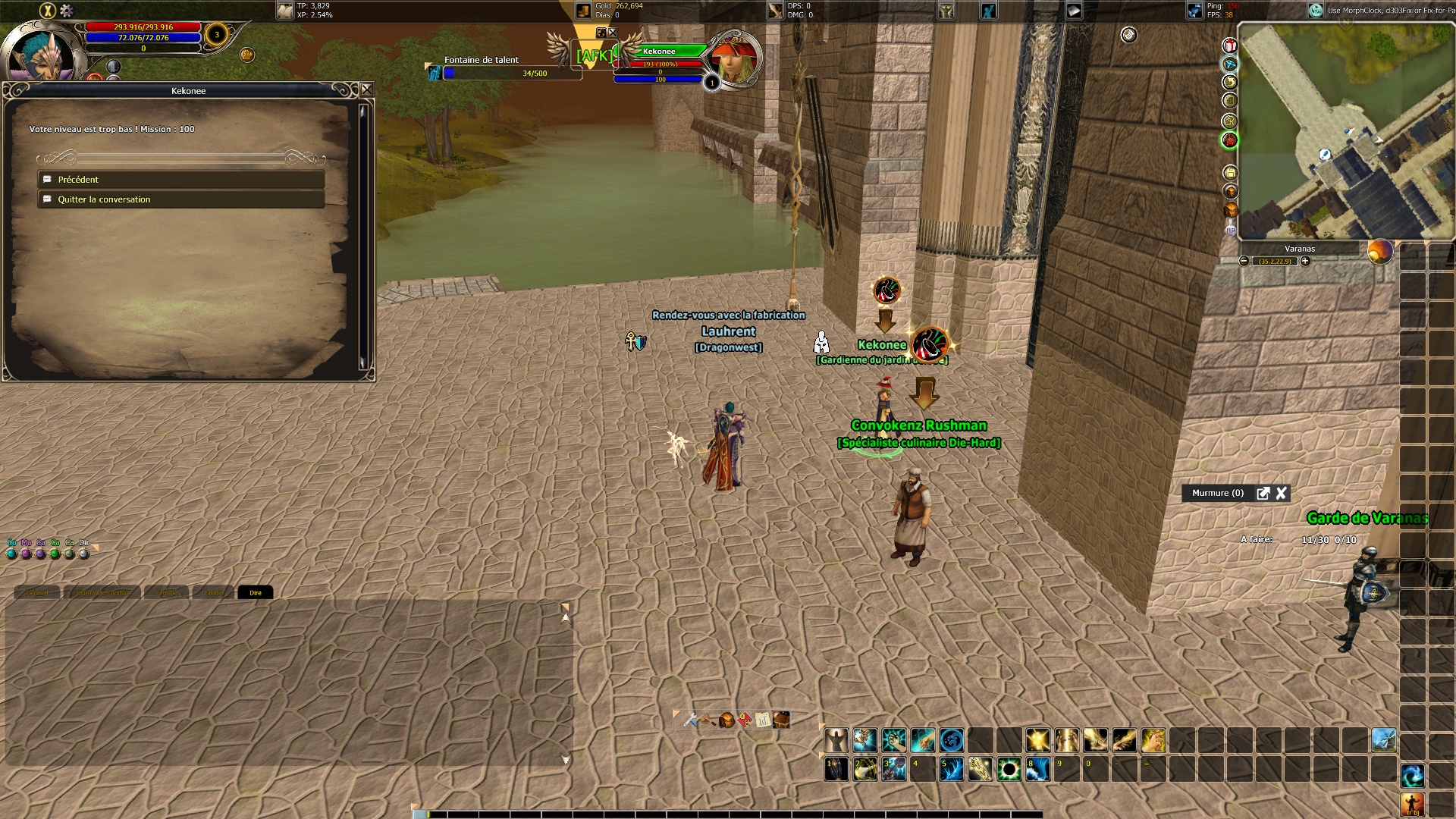
Task: Choose the Précédent dialogue option
Action: 180,180
